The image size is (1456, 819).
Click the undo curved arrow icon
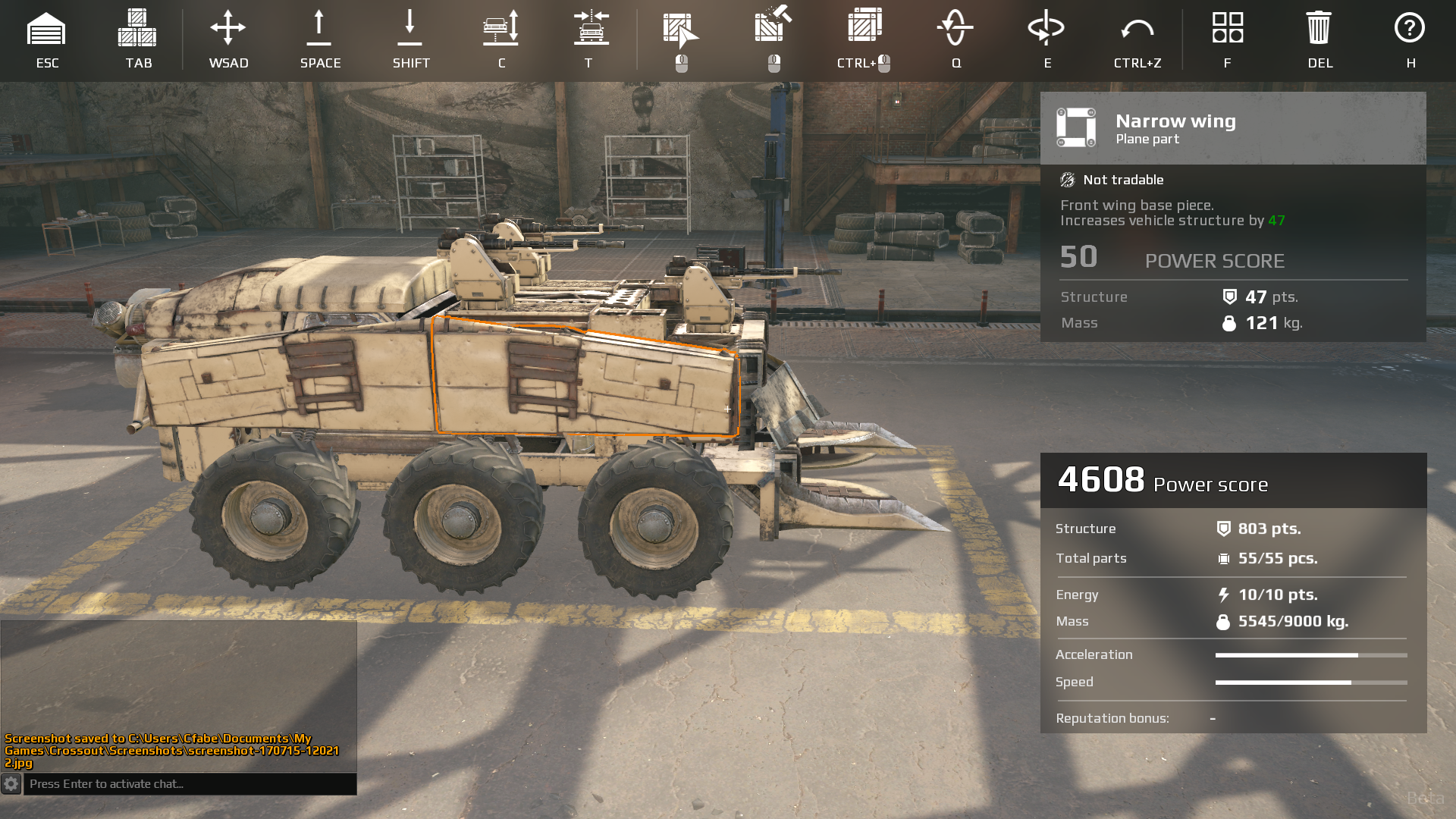coord(1137,29)
